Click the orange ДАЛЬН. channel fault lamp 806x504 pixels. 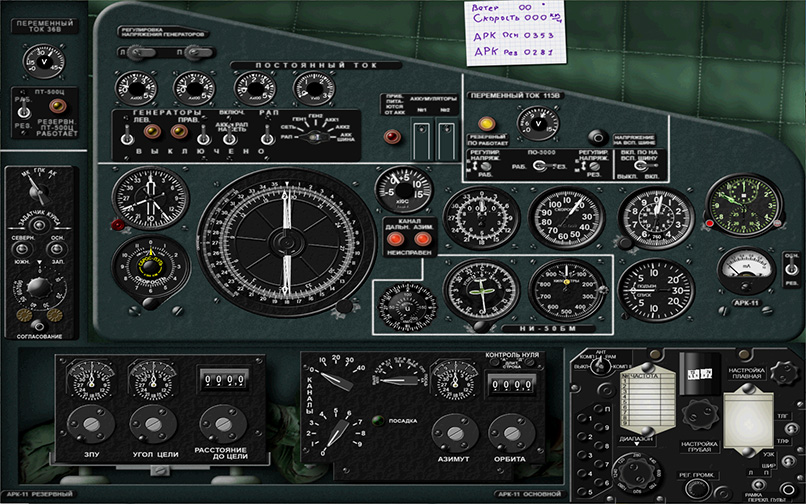pos(396,241)
